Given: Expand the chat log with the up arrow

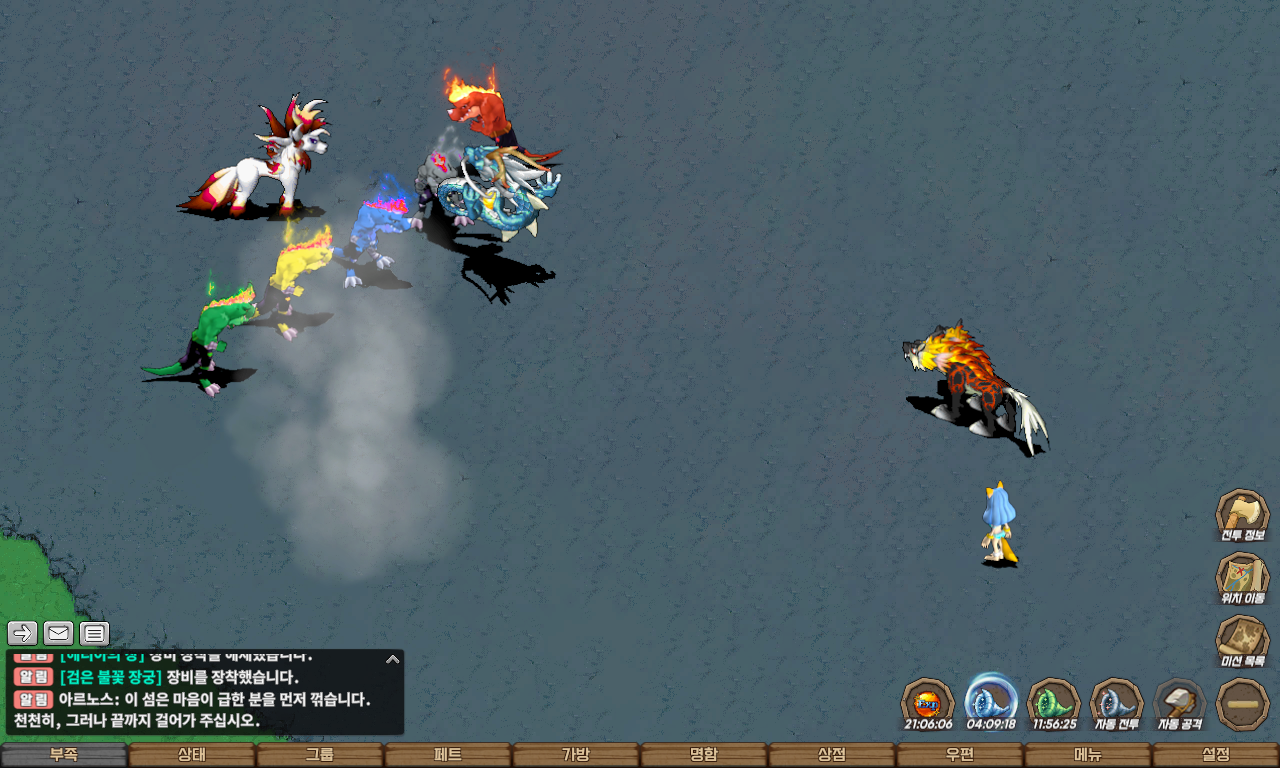Looking at the screenshot, I should pyautogui.click(x=393, y=659).
